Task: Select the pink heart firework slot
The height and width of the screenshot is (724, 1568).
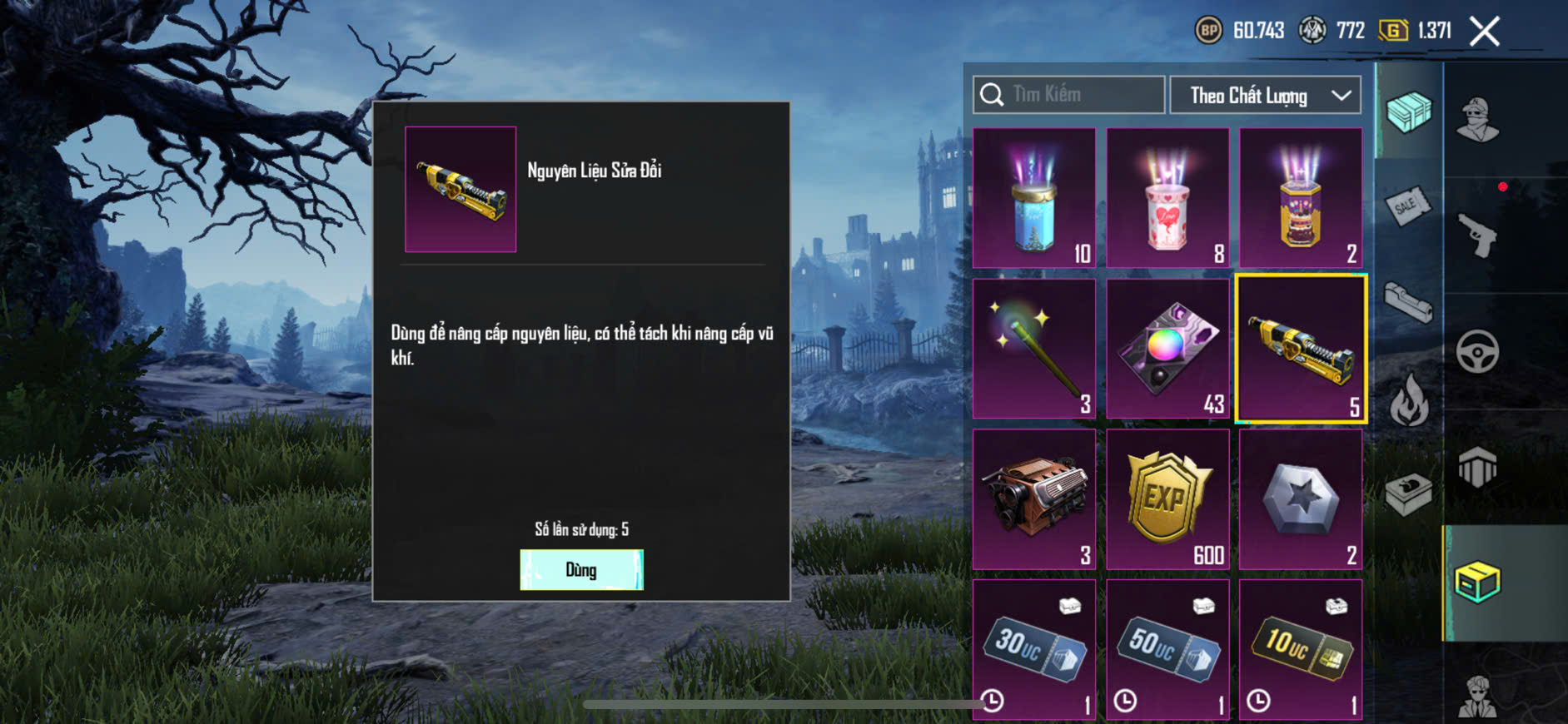Action: pos(1167,198)
